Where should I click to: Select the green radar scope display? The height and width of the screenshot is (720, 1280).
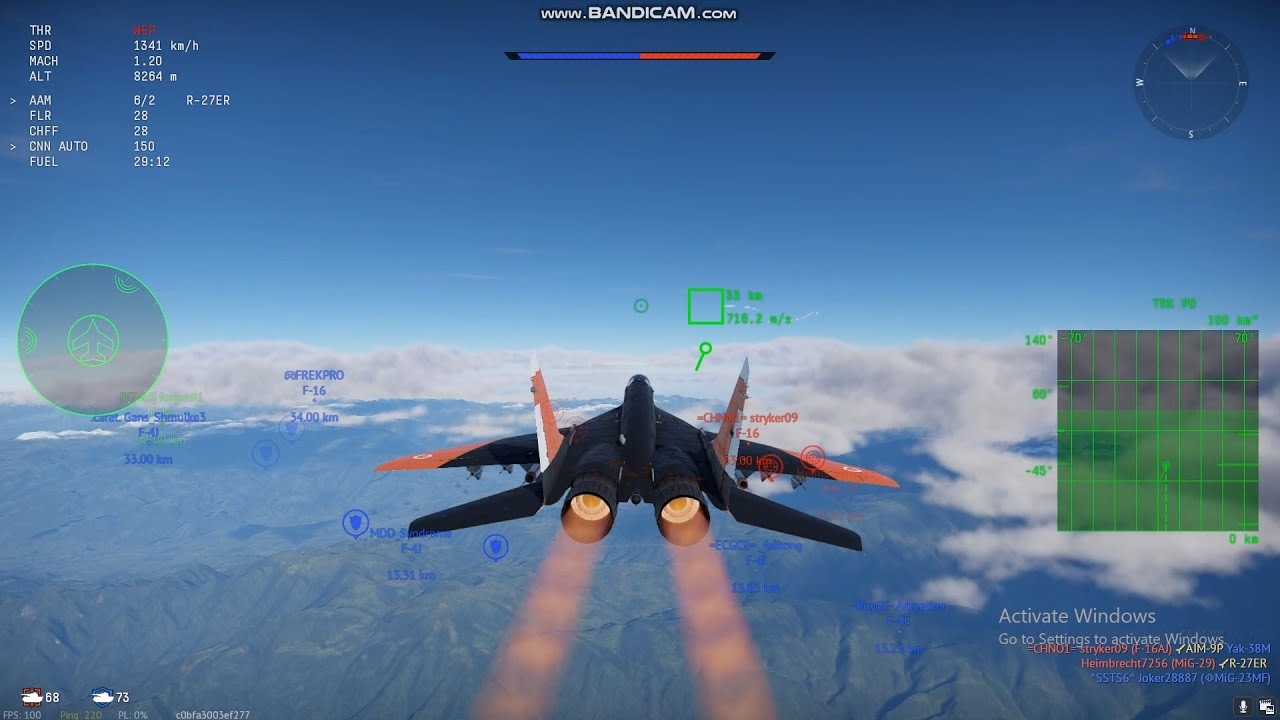click(x=1157, y=430)
